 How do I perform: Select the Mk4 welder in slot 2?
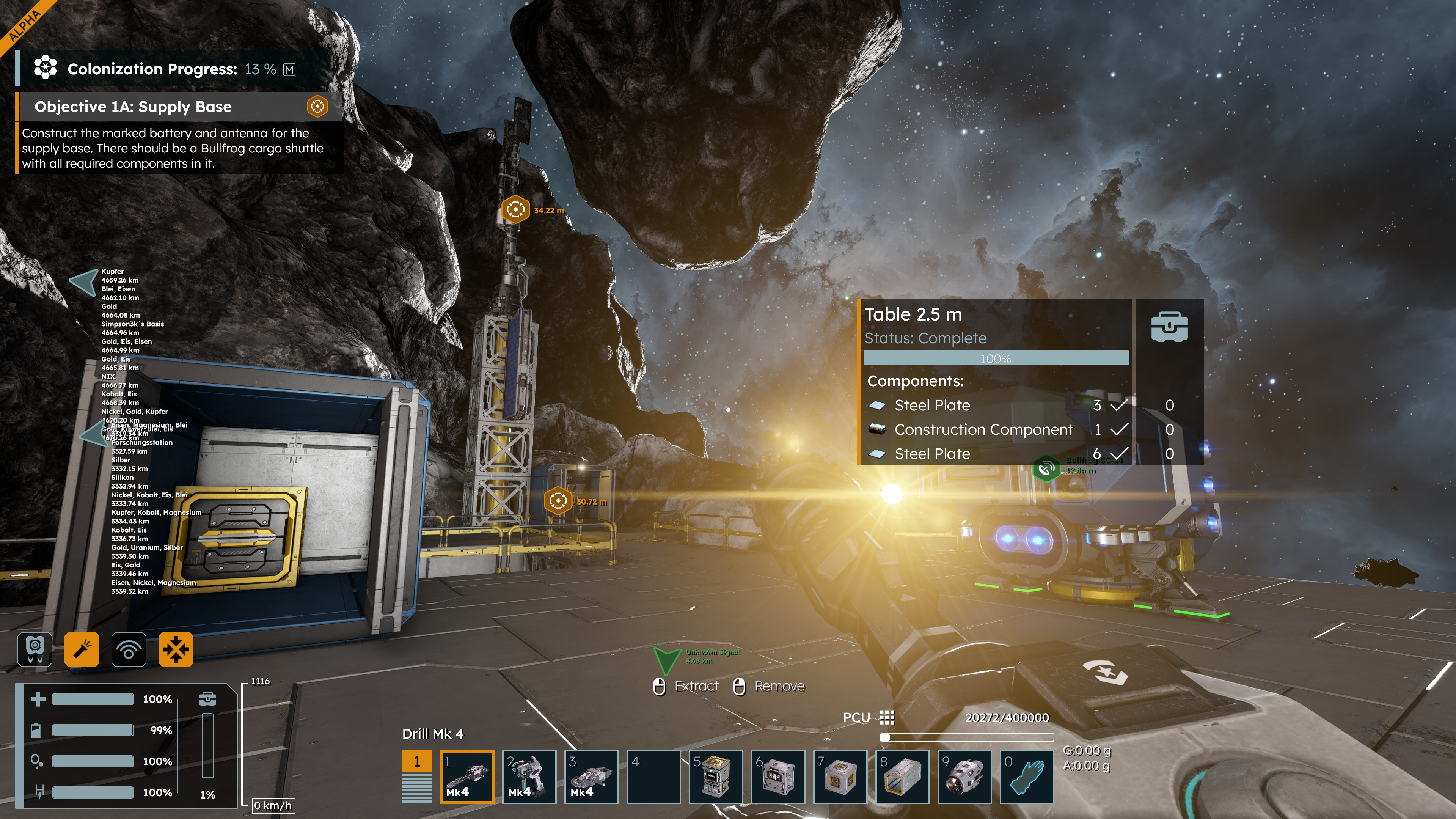point(528,776)
